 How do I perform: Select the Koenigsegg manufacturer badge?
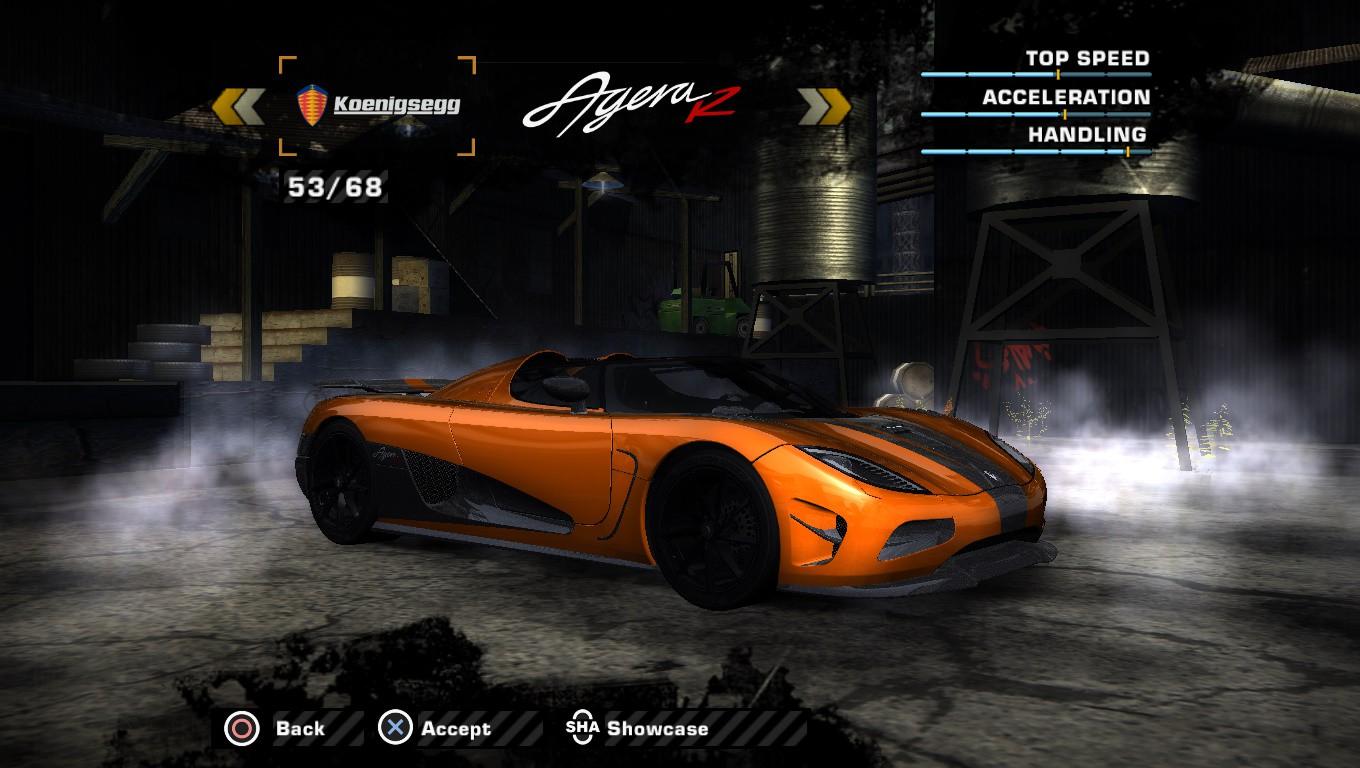(377, 105)
